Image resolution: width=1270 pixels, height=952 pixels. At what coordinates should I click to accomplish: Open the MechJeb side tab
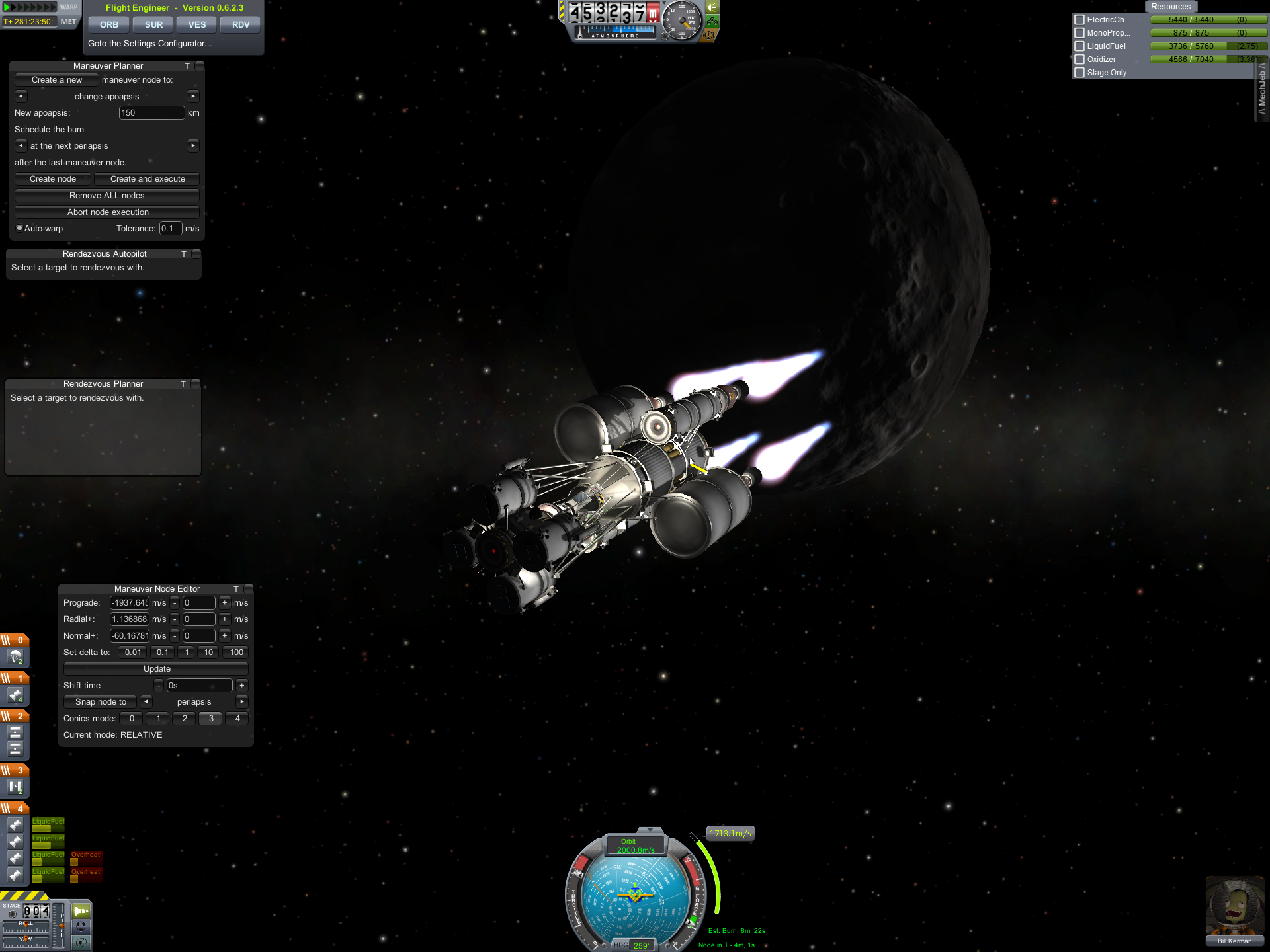1262,89
